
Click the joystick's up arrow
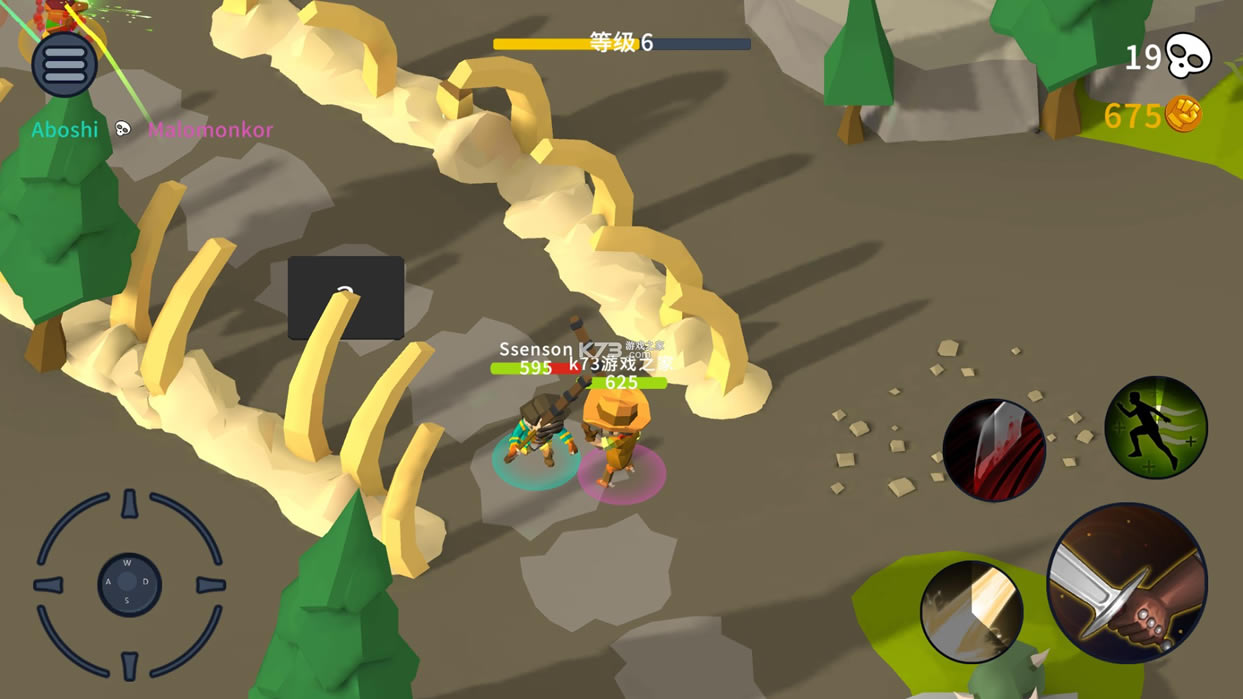click(129, 504)
